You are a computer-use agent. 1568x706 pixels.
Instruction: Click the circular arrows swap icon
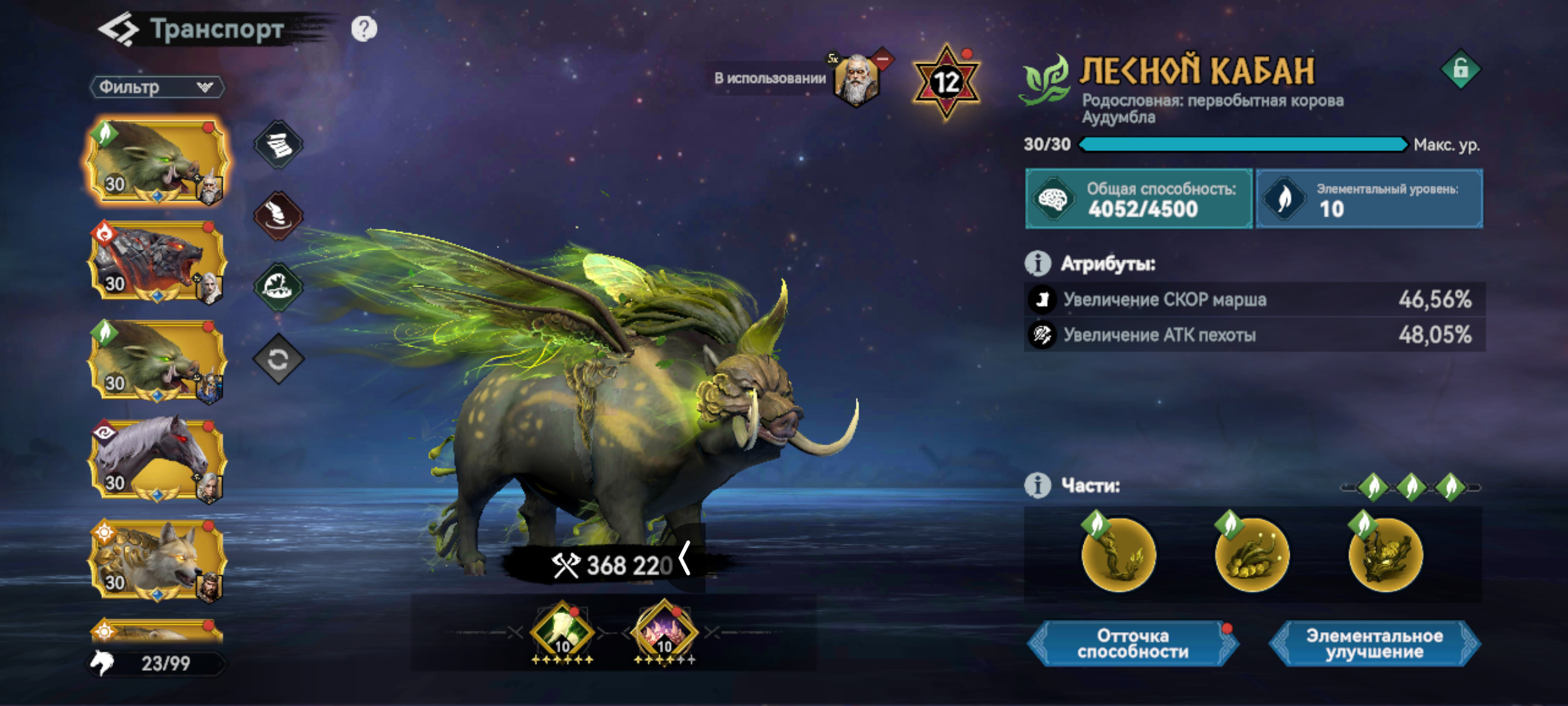(278, 359)
